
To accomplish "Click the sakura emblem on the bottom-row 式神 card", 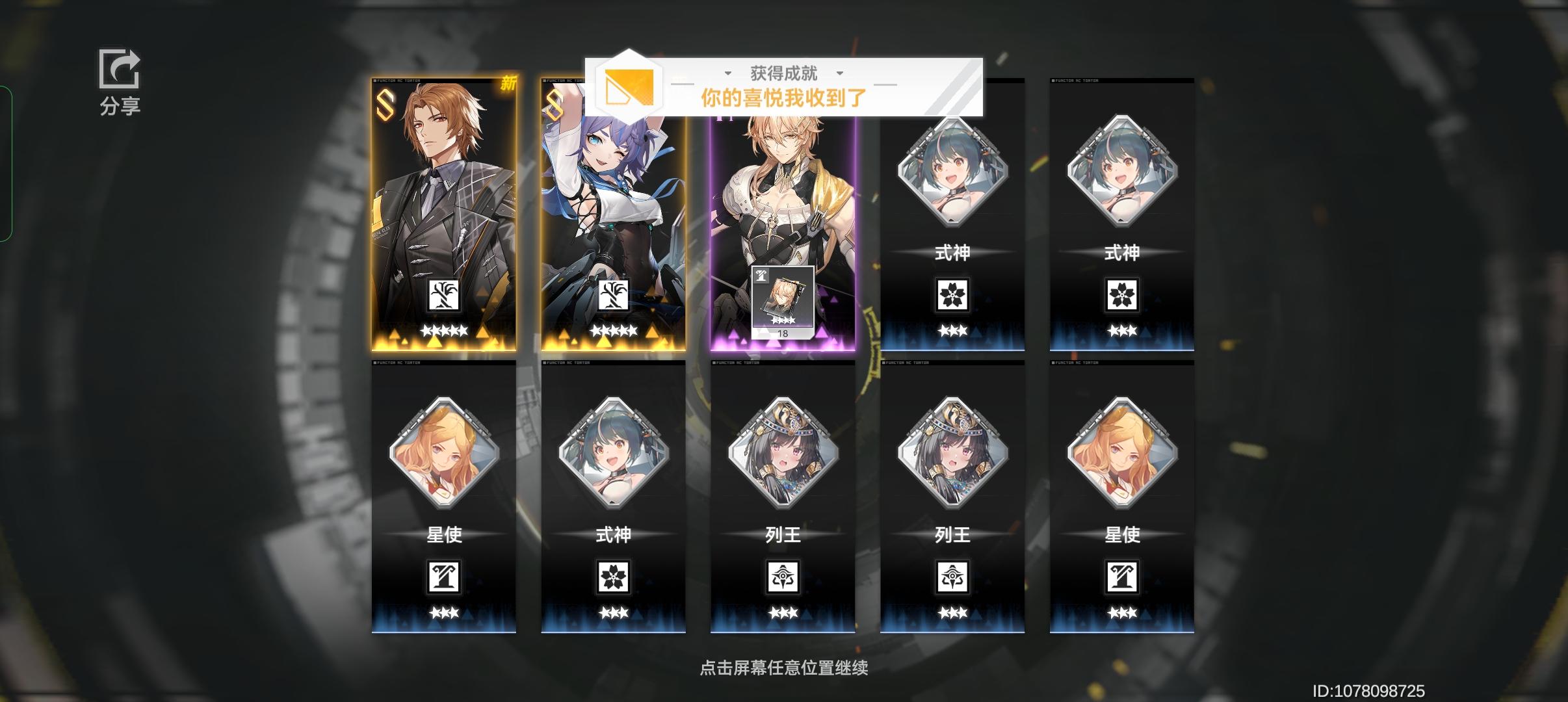I will 614,577.
